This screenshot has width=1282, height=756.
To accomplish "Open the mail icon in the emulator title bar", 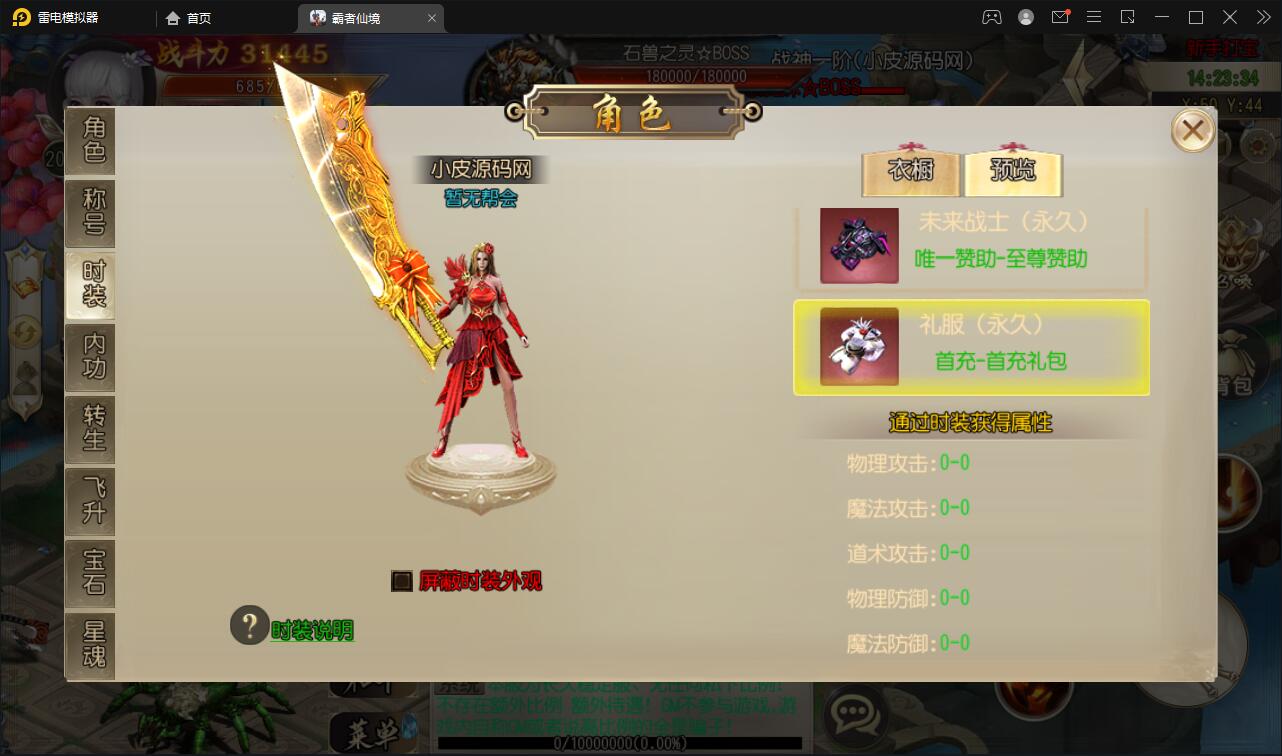I will [x=1060, y=17].
